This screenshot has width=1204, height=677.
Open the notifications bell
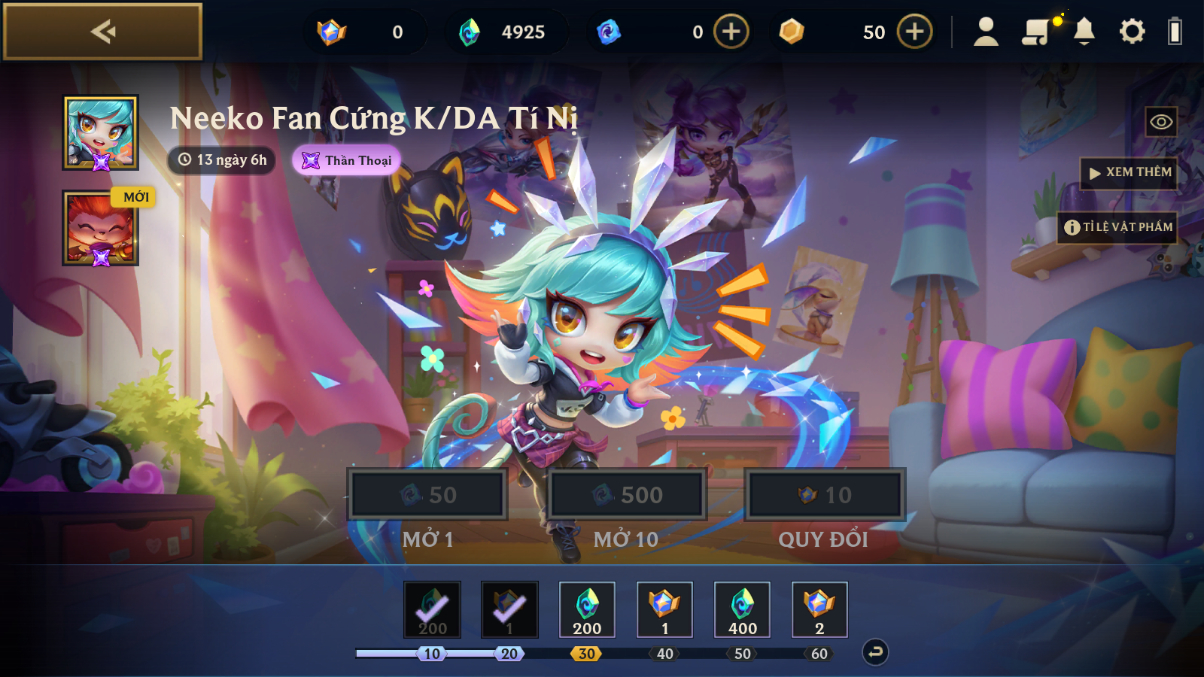1084,32
